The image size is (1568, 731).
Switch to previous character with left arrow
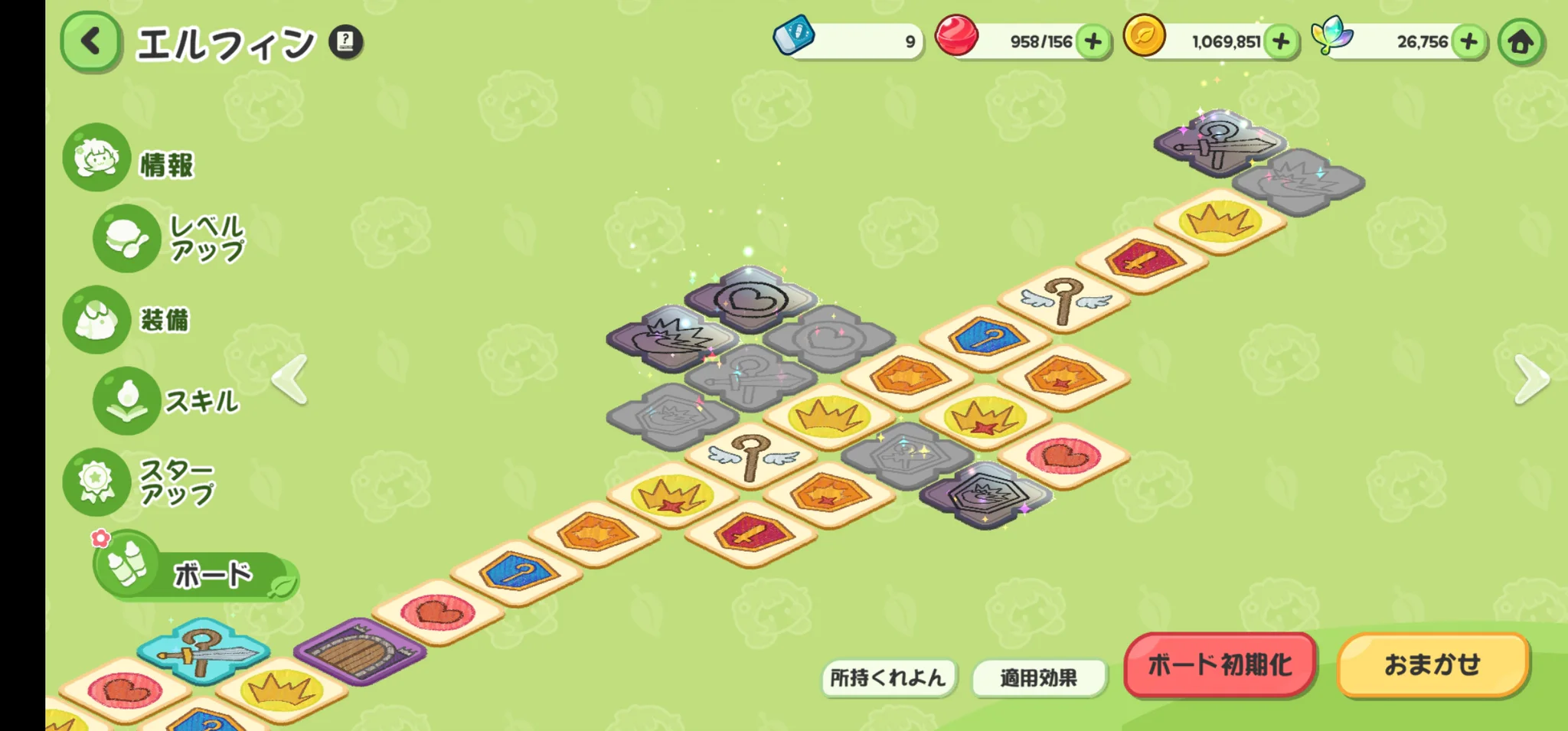click(x=291, y=379)
